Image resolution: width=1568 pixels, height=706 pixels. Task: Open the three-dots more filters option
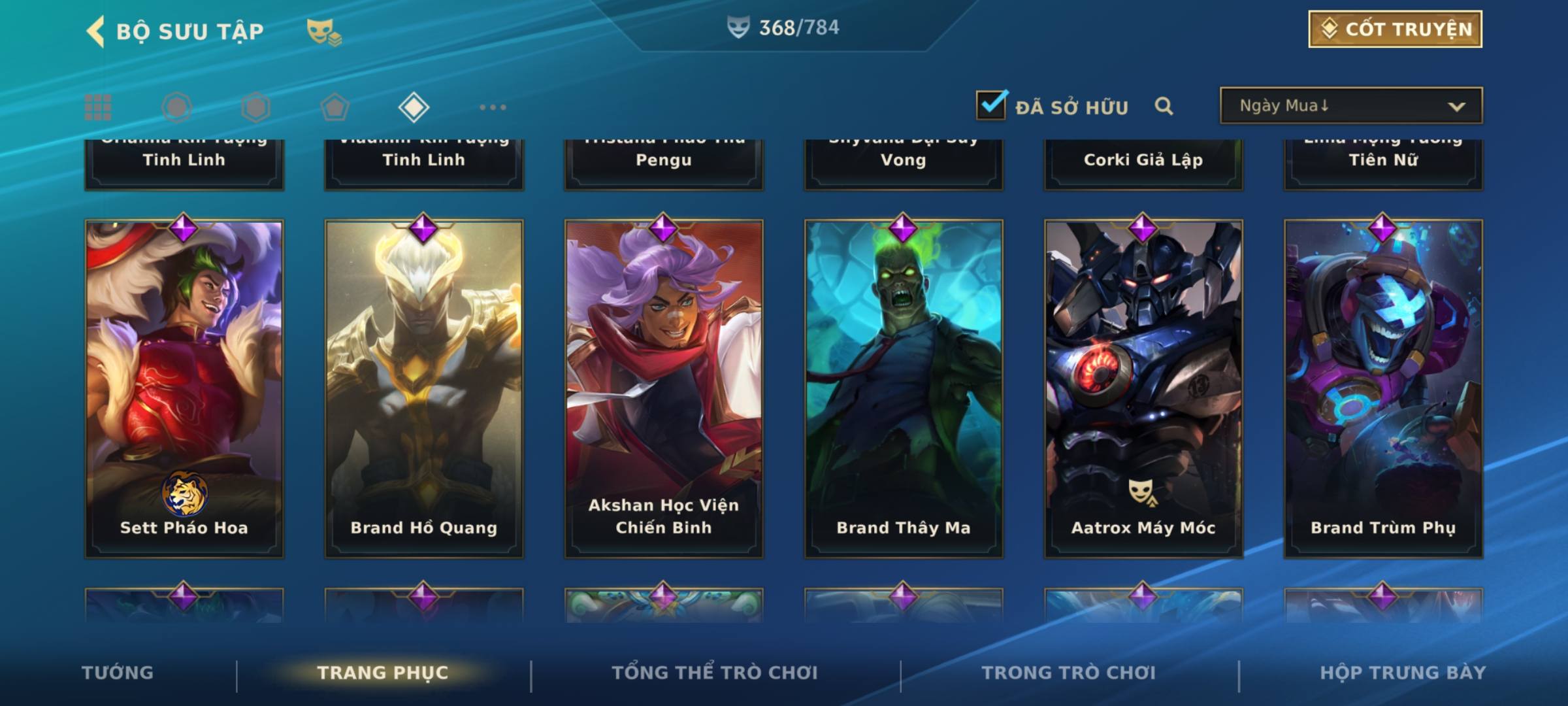493,107
